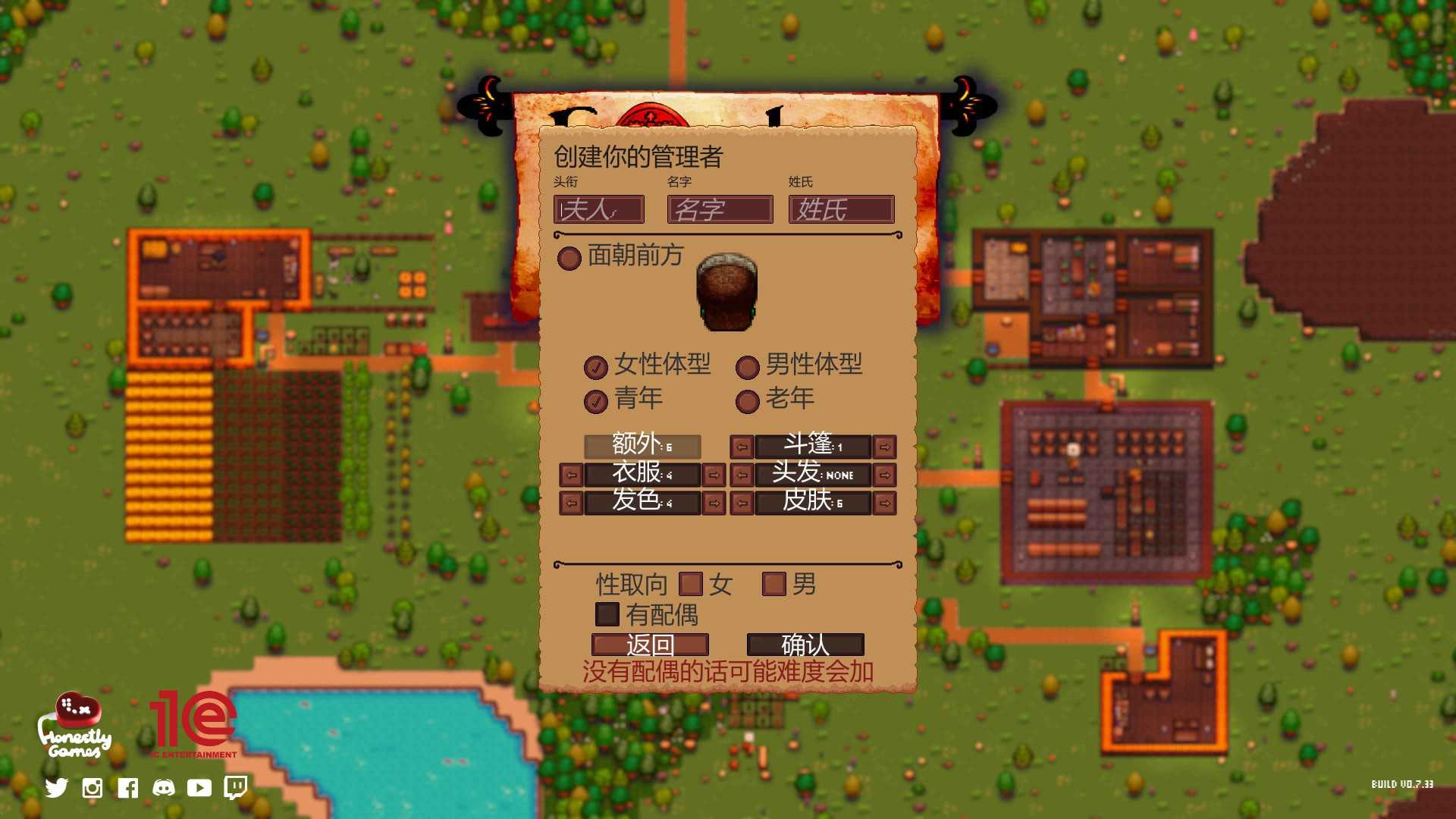The image size is (1456, 819).
Task: Cycle 斗篷 cloak to next style
Action: click(884, 447)
